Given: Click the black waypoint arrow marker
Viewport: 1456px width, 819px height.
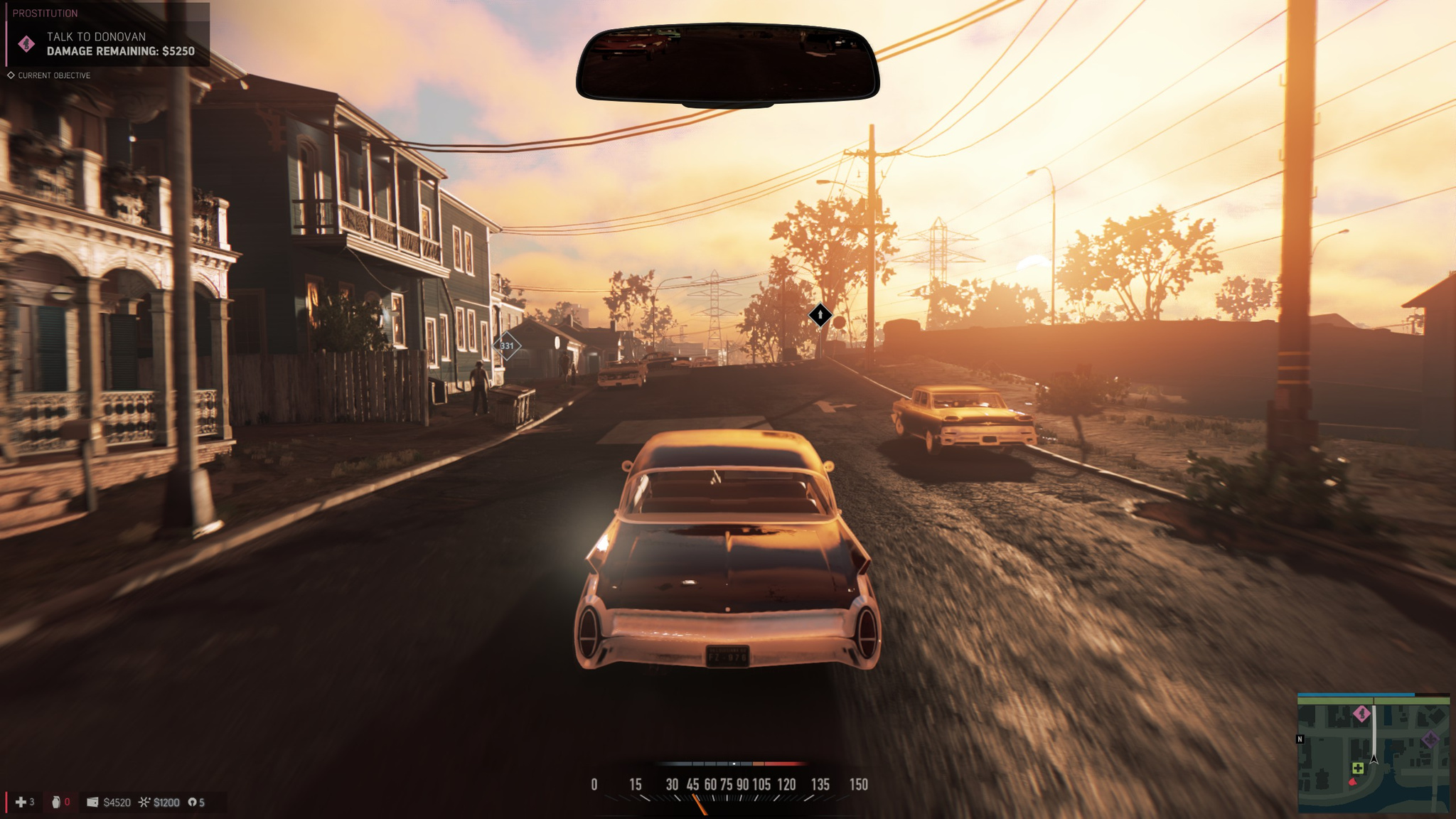Looking at the screenshot, I should pos(820,314).
